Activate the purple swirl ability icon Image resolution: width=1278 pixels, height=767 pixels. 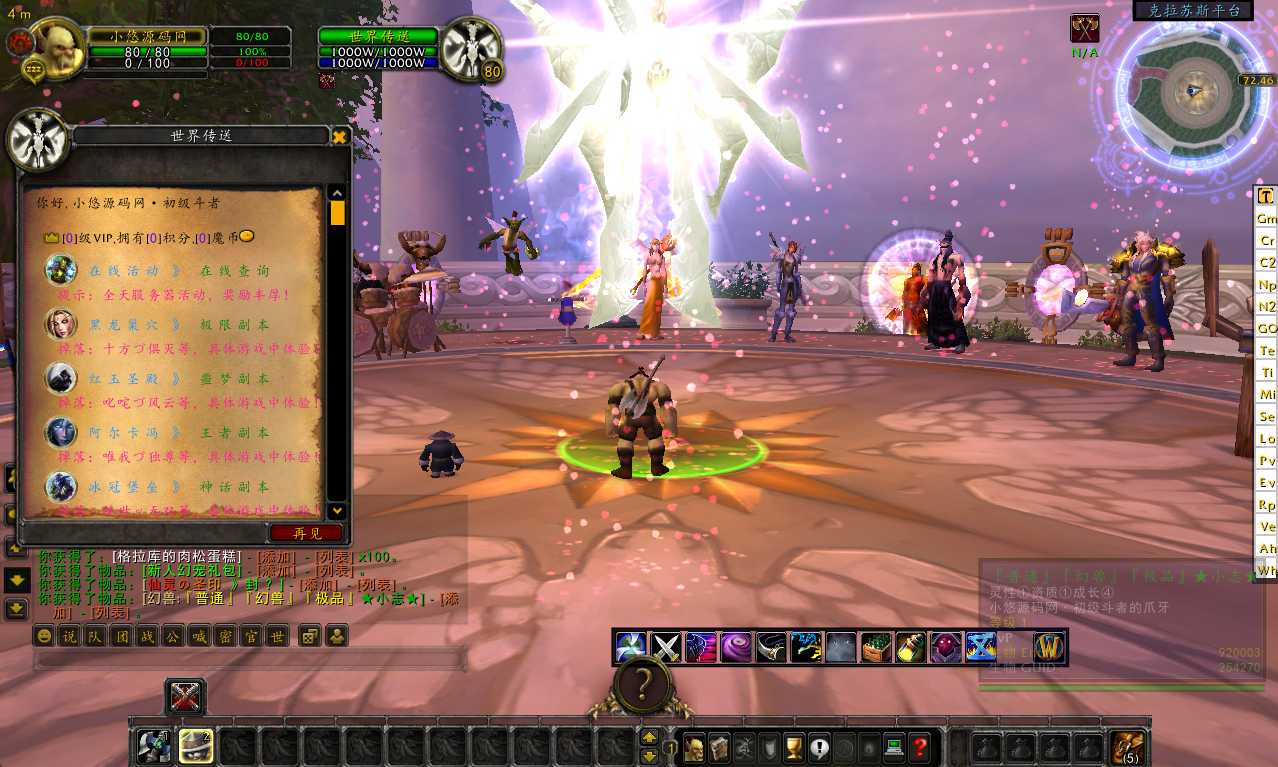[736, 647]
